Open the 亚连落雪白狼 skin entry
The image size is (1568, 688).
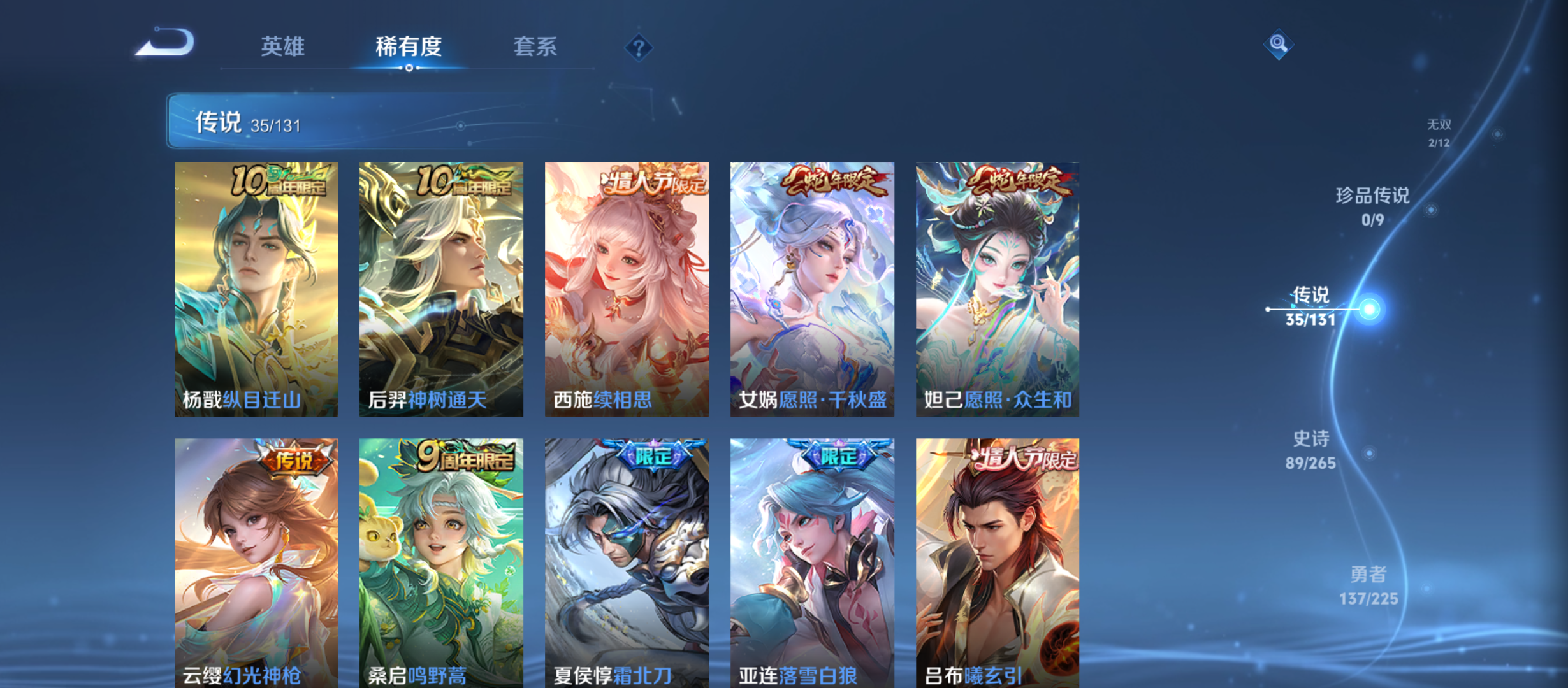tap(810, 561)
